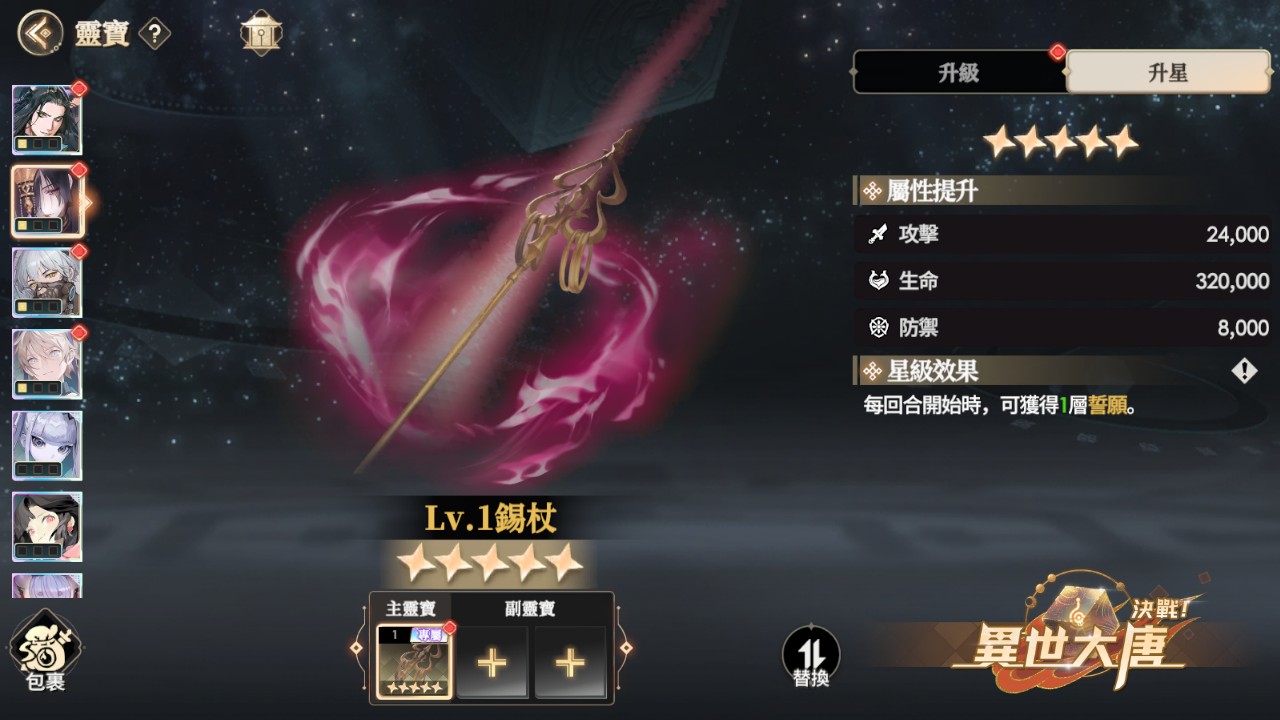1280x720 pixels.
Task: Choose the silver-haired masked character portrait
Action: pyautogui.click(x=47, y=283)
